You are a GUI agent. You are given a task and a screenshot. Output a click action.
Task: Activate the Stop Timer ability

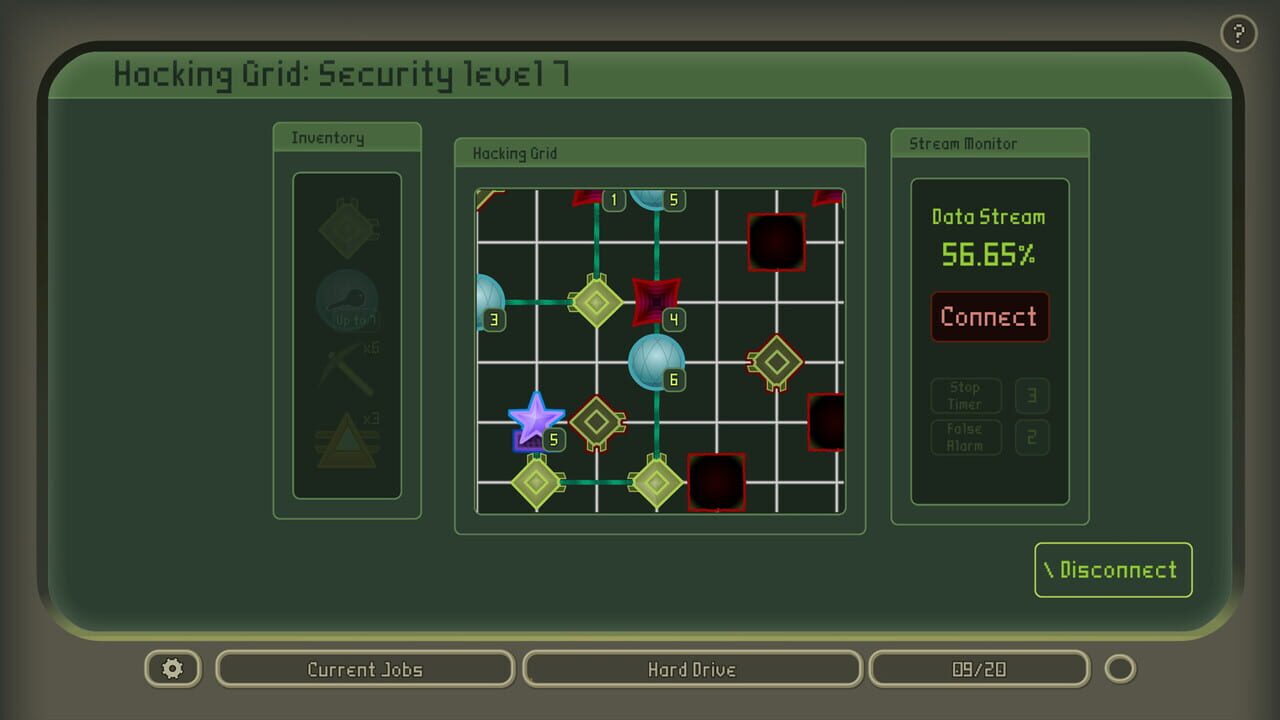[965, 395]
